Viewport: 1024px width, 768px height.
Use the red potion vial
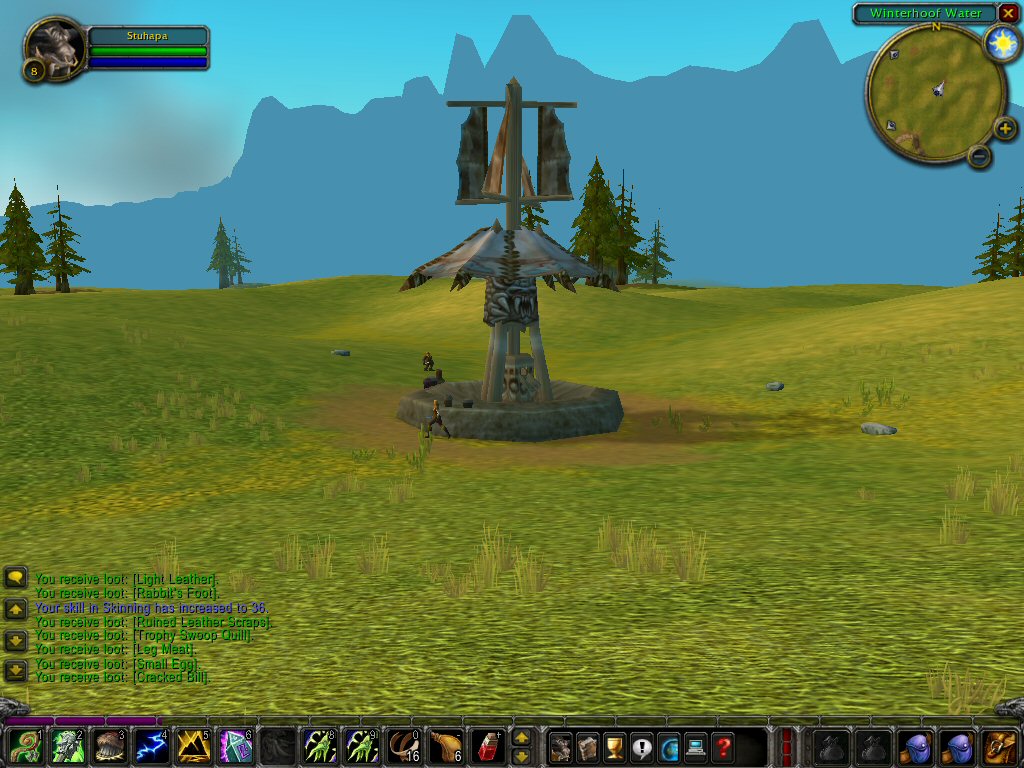[487, 747]
